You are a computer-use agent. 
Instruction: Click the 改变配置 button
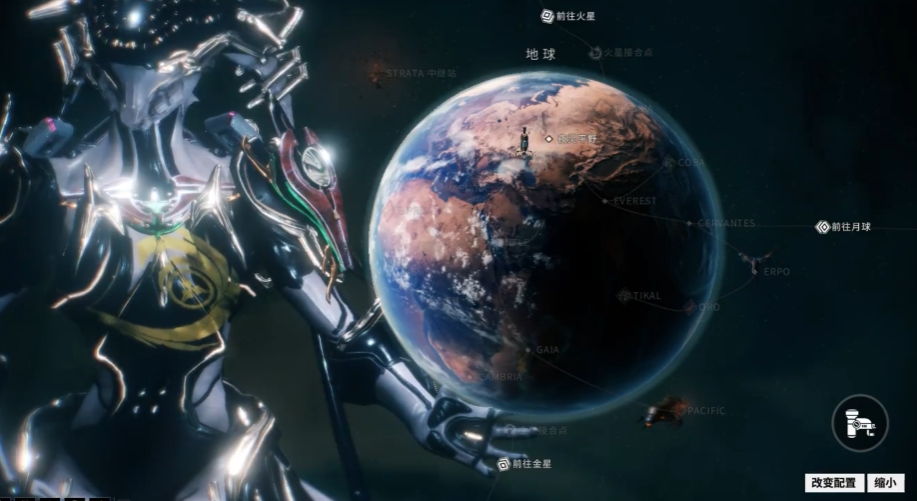pyautogui.click(x=834, y=482)
